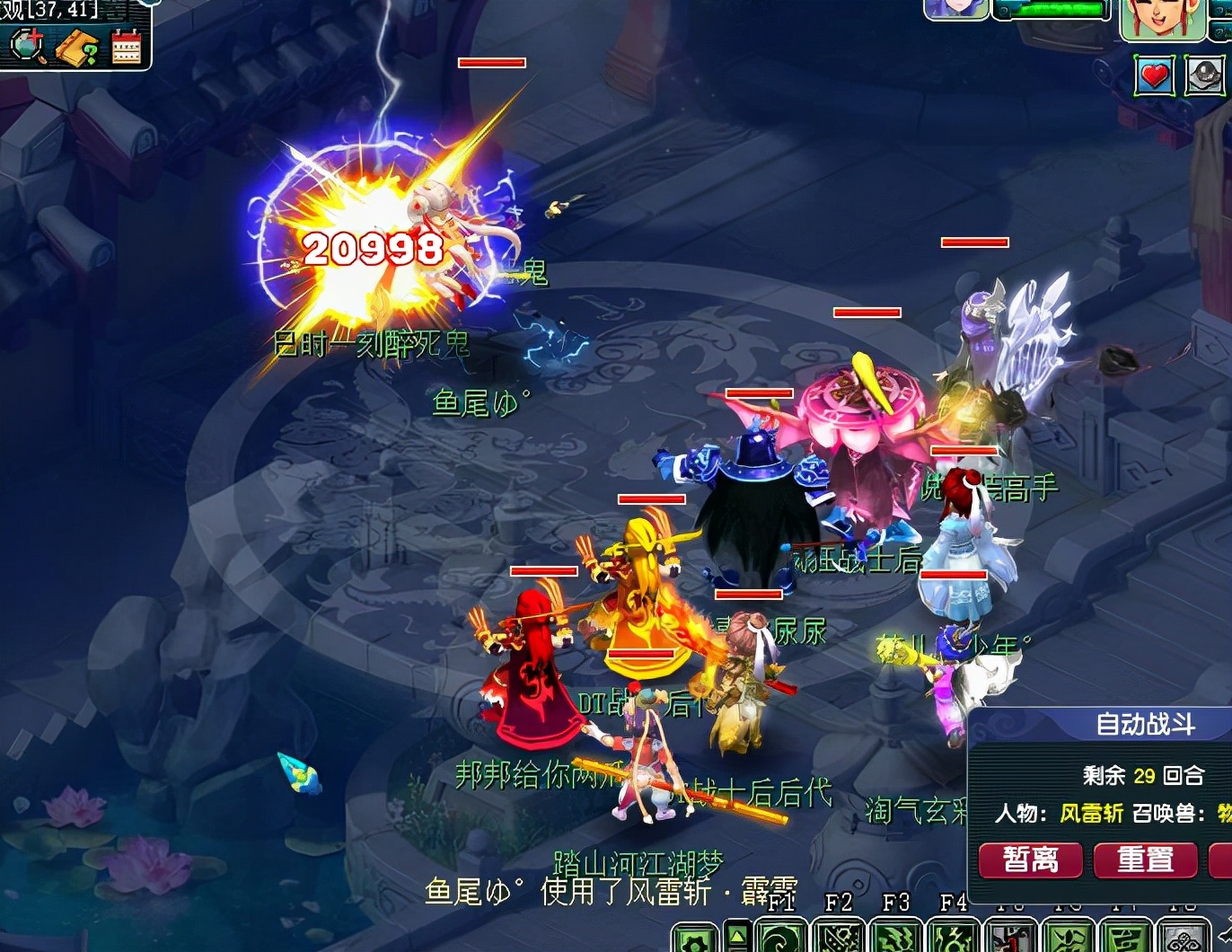Click the grey stone status icon

click(1205, 75)
